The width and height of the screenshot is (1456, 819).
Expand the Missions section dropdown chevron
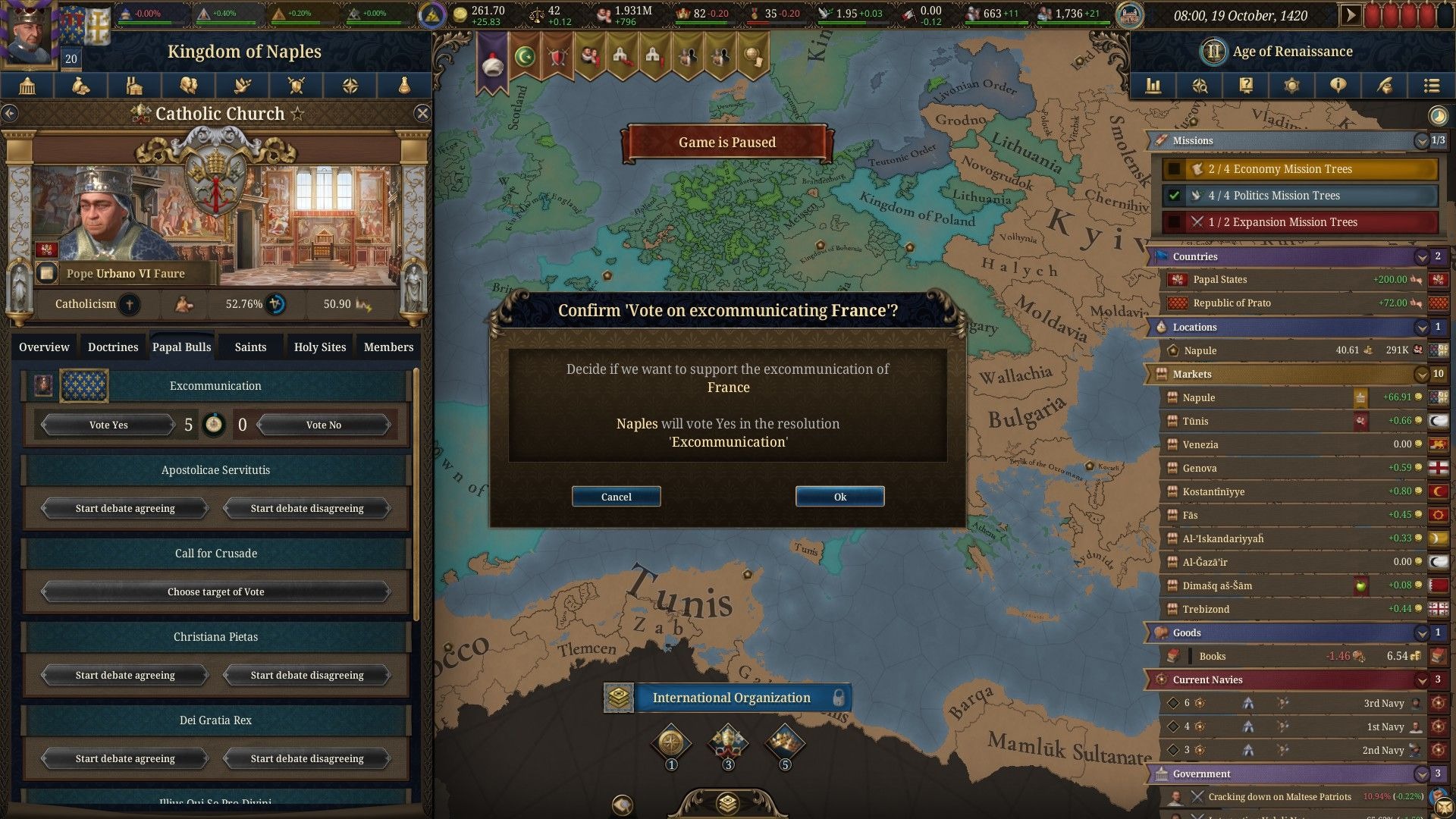(1421, 140)
